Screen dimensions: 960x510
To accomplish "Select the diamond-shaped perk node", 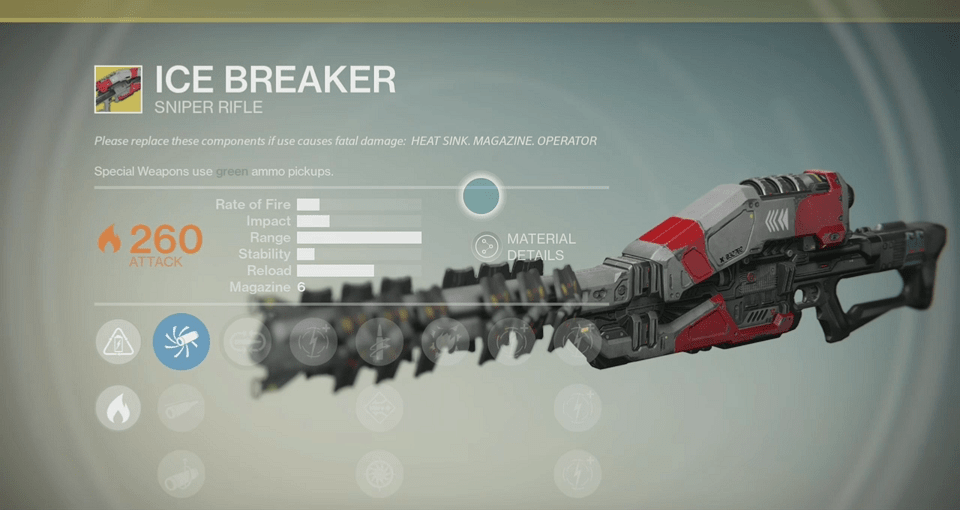I will click(x=380, y=408).
